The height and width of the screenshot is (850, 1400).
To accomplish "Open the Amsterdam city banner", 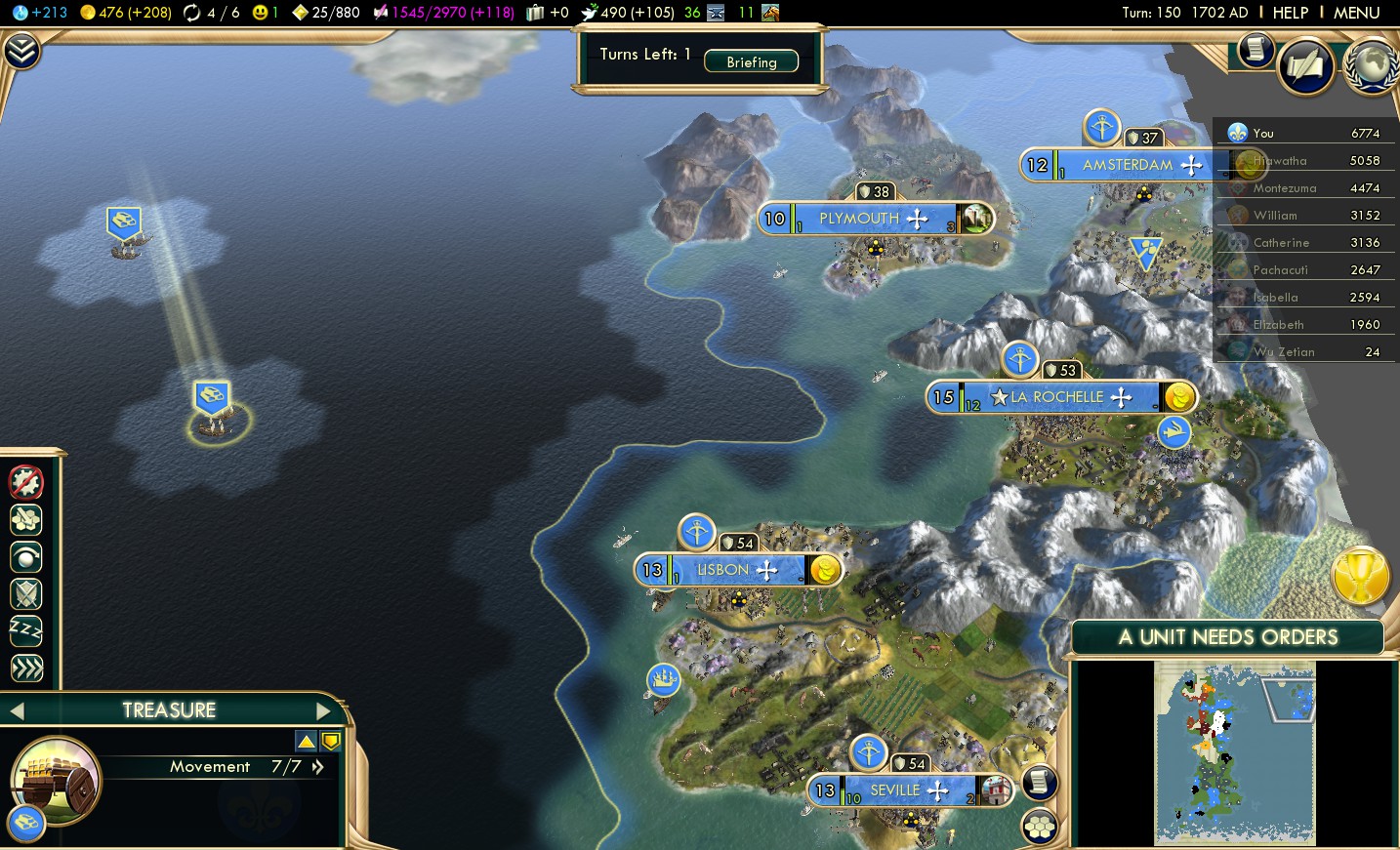I will coord(1127,165).
